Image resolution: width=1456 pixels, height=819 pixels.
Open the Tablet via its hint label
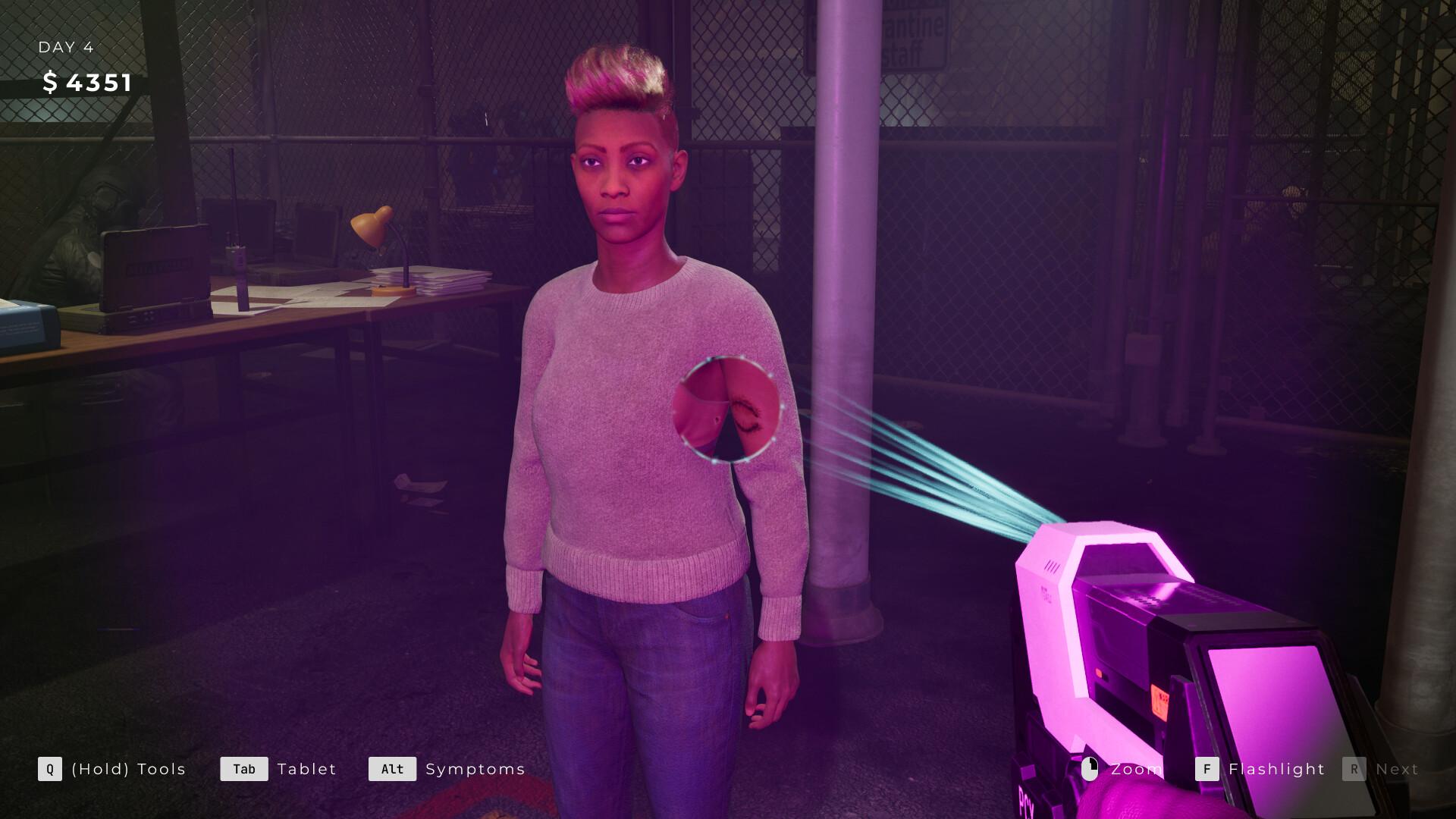point(306,769)
